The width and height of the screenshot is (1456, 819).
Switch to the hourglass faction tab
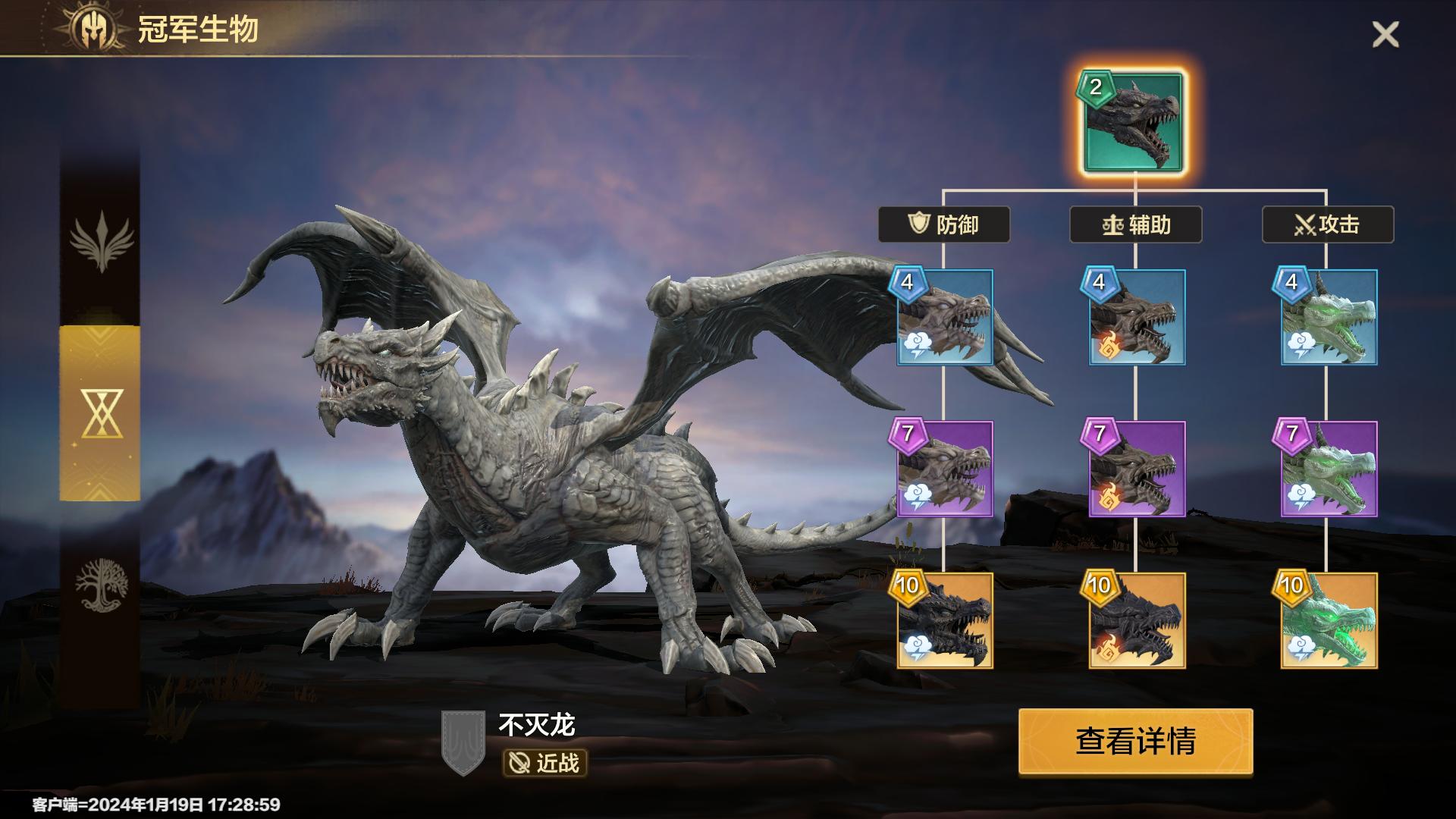point(100,413)
